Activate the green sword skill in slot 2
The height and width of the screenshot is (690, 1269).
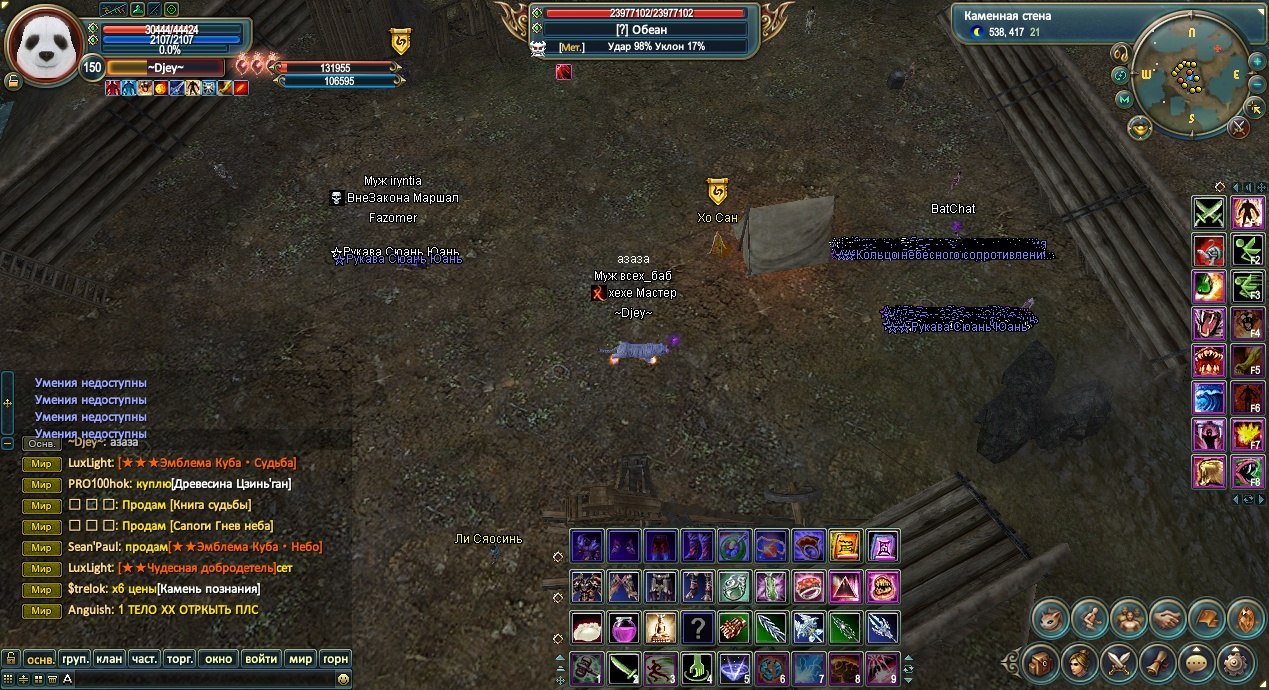click(x=624, y=667)
